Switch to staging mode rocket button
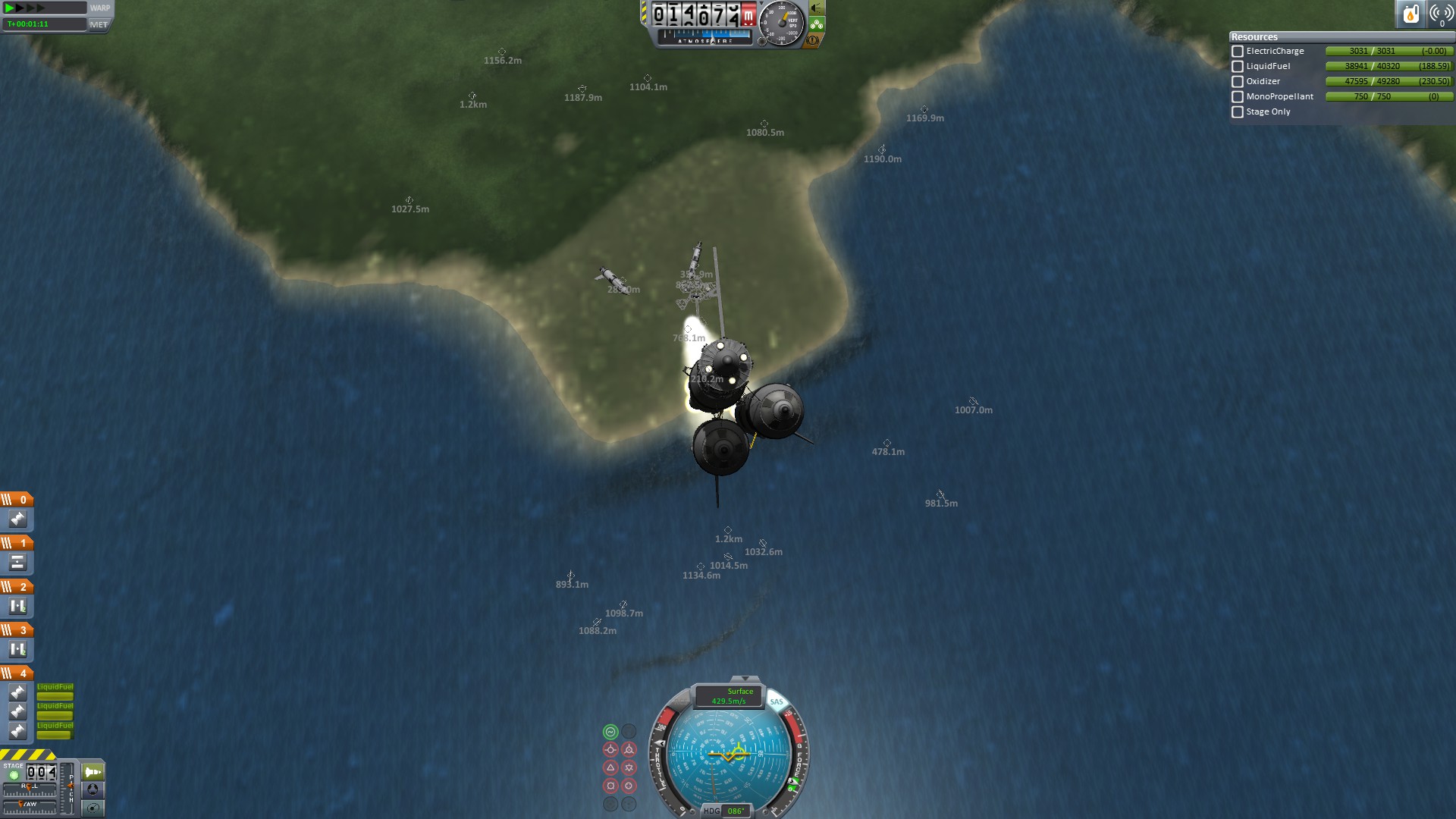The width and height of the screenshot is (1456, 819). [x=93, y=772]
